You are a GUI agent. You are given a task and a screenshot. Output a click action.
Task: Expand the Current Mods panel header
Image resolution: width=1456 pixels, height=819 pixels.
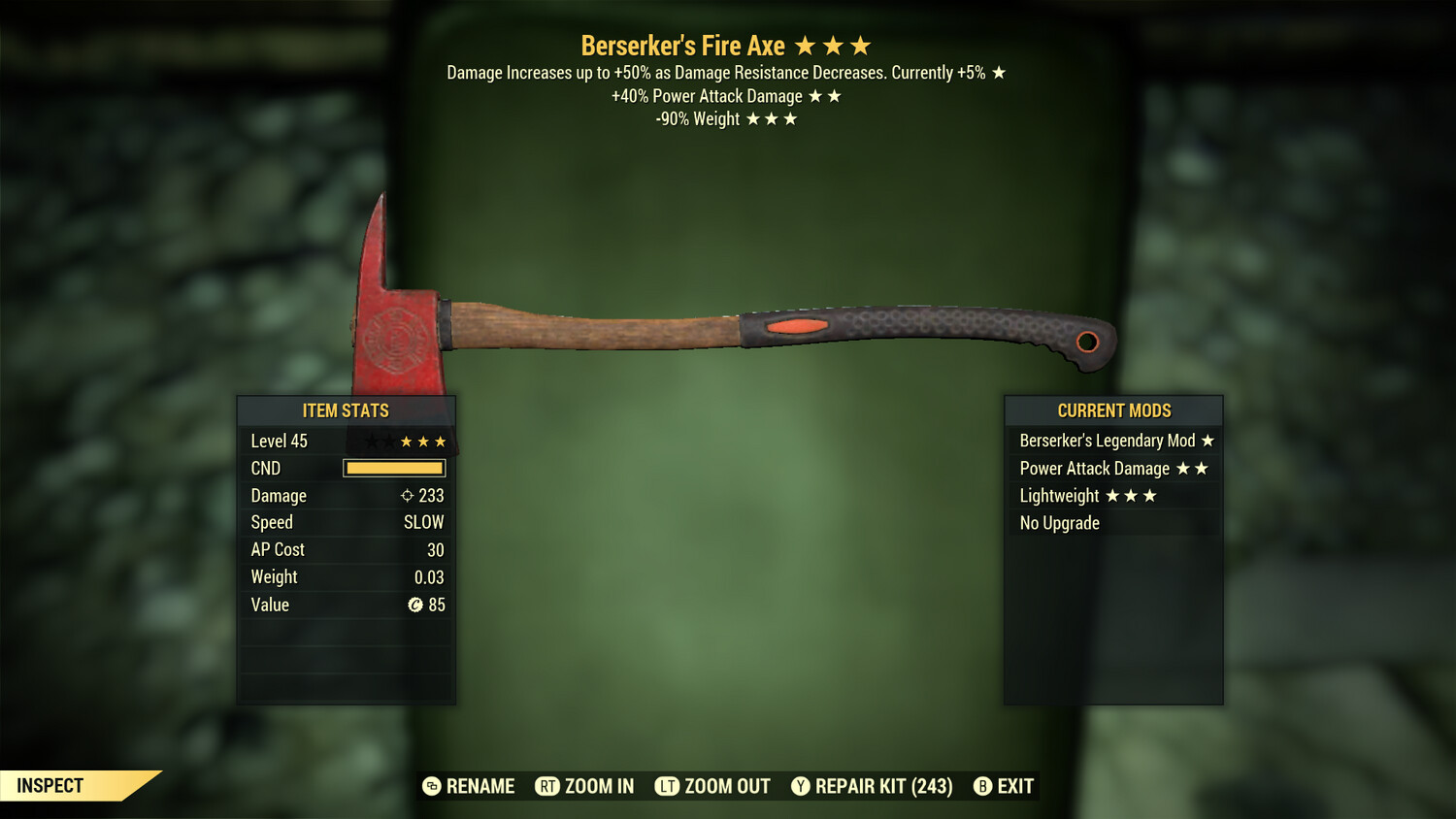point(1112,410)
